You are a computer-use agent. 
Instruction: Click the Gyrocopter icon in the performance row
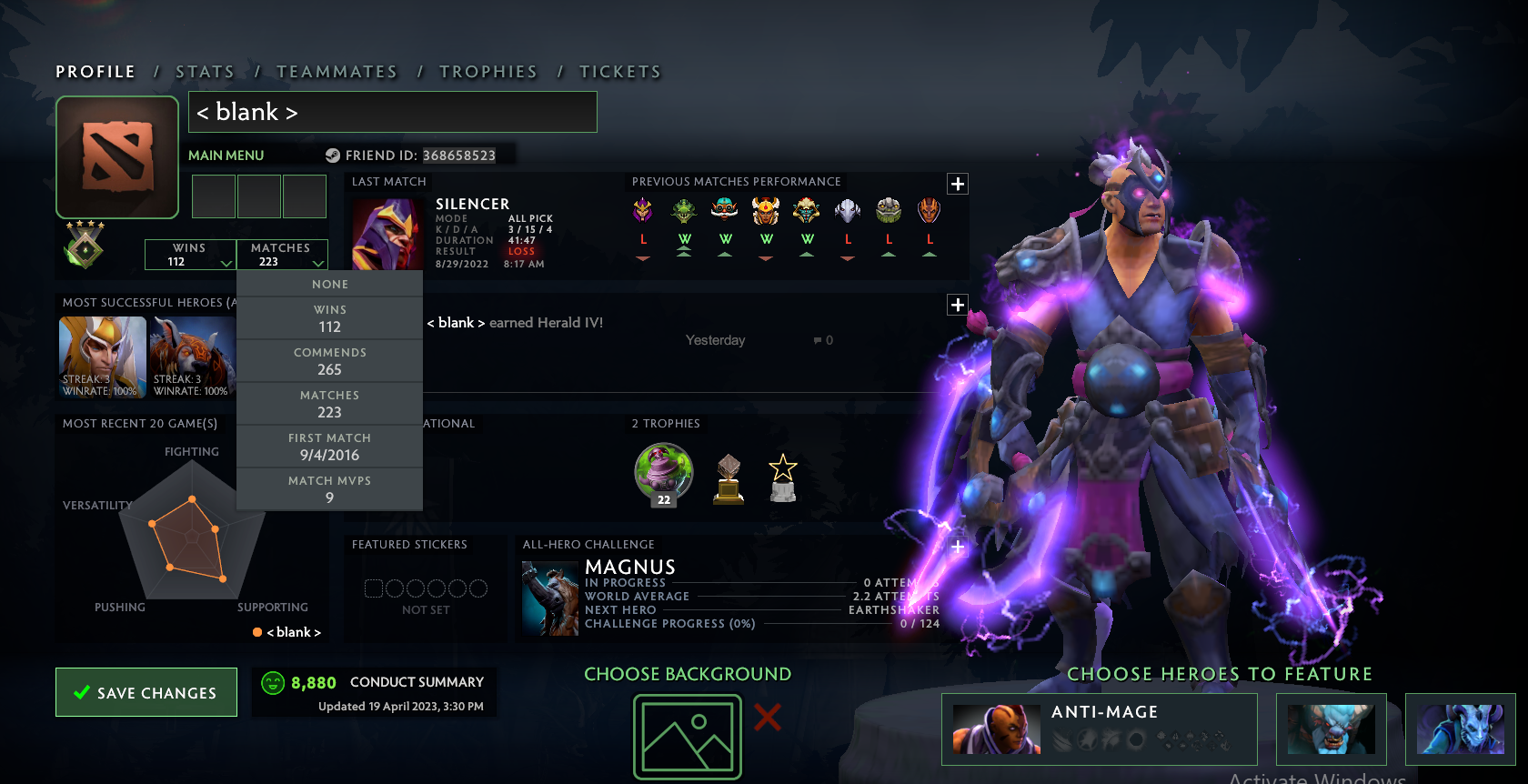pyautogui.click(x=725, y=209)
